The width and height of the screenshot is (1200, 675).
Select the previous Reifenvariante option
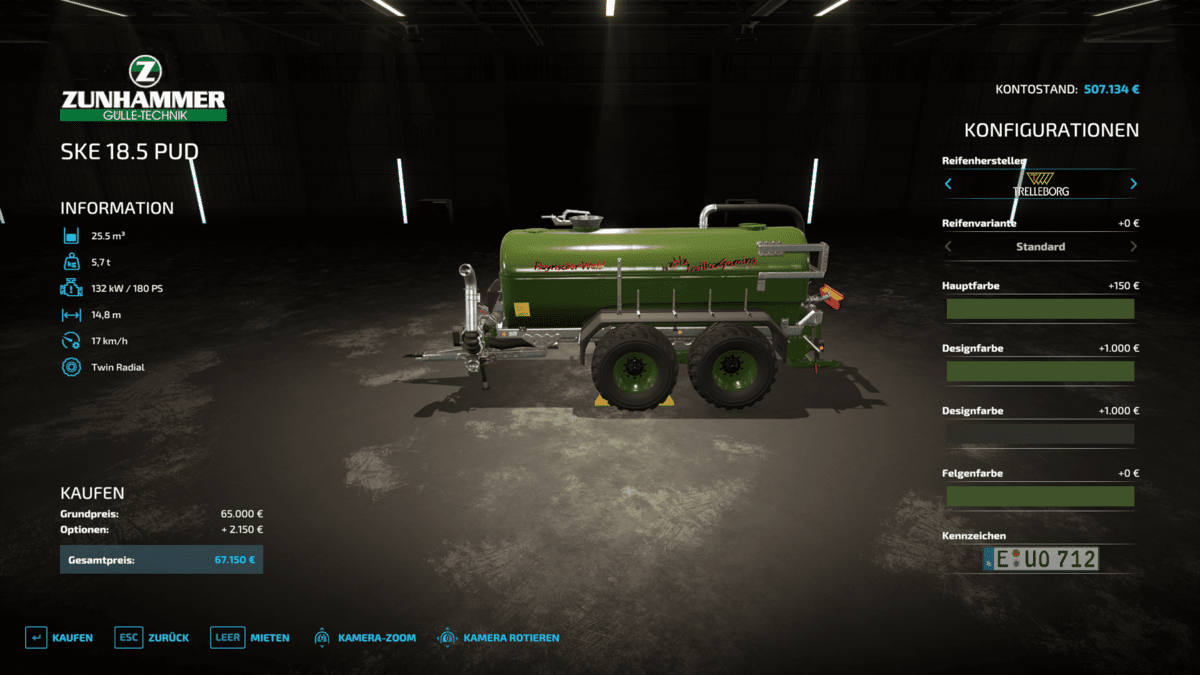click(948, 246)
